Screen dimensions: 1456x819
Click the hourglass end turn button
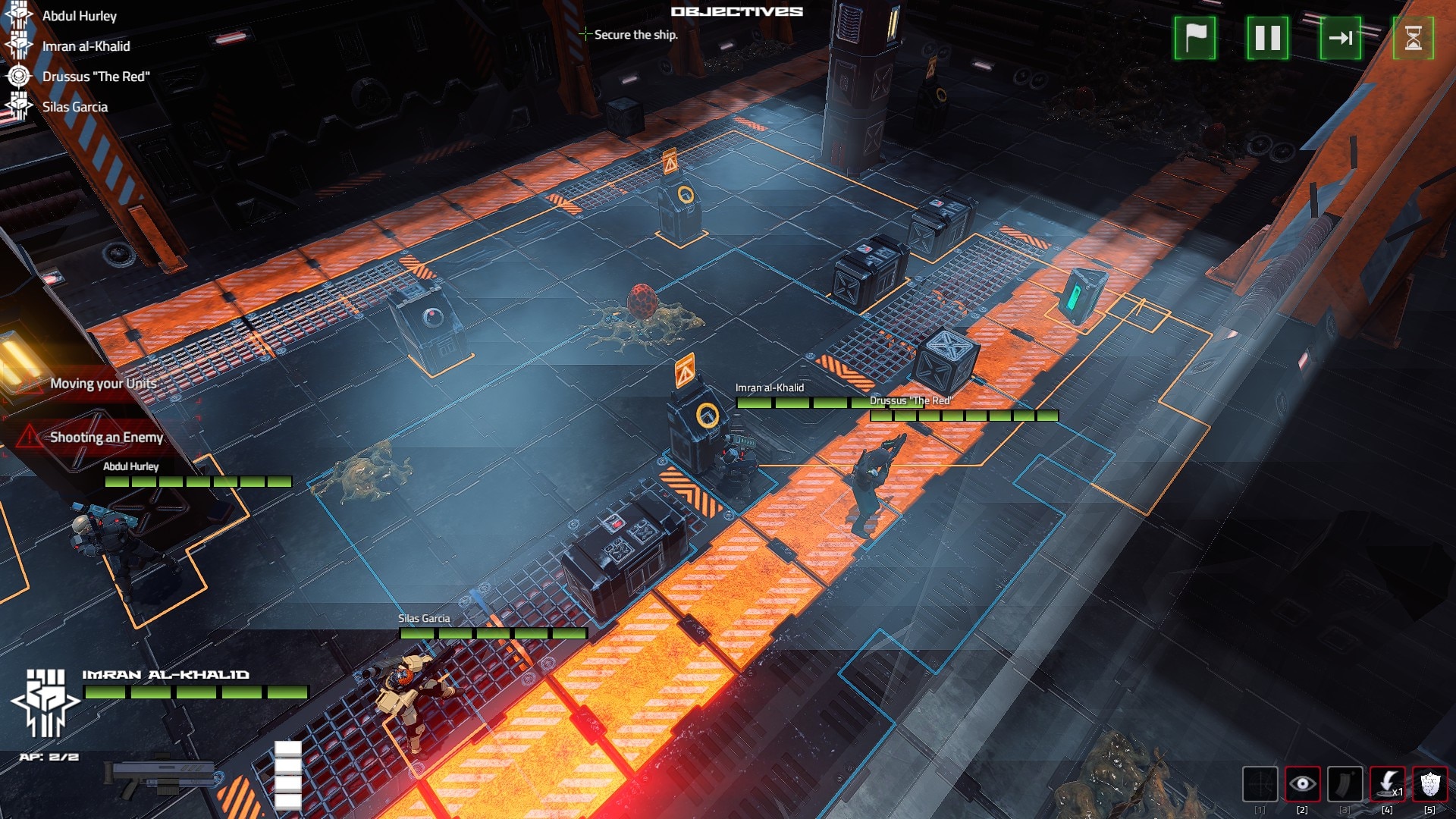(x=1413, y=38)
